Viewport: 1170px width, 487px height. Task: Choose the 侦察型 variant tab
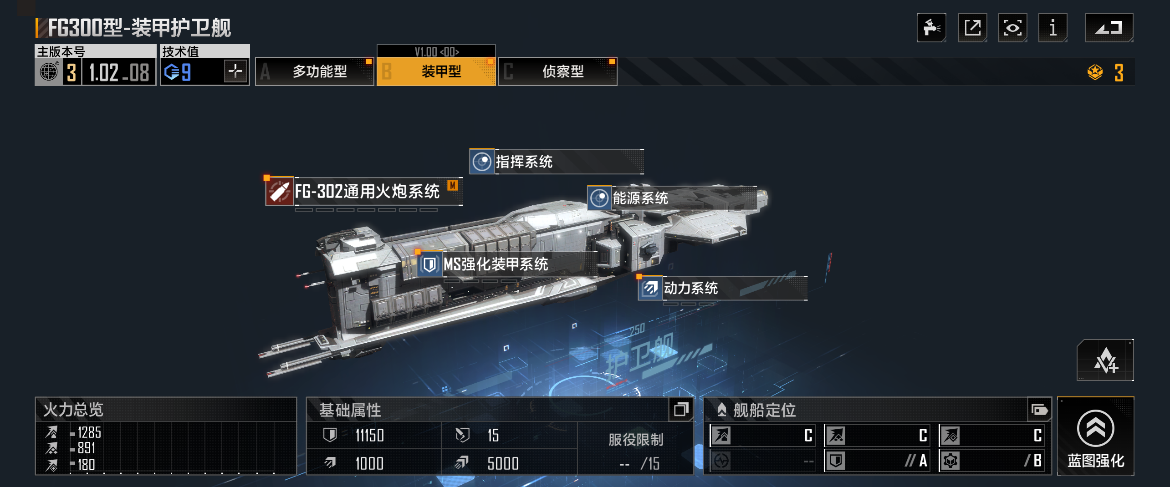[x=558, y=72]
